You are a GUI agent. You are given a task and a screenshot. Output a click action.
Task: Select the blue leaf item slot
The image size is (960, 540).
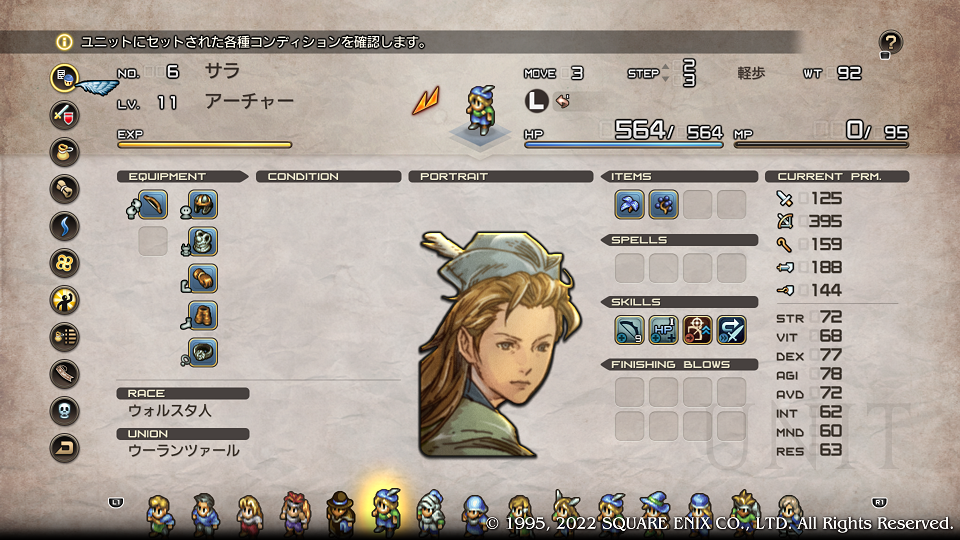pyautogui.click(x=629, y=204)
